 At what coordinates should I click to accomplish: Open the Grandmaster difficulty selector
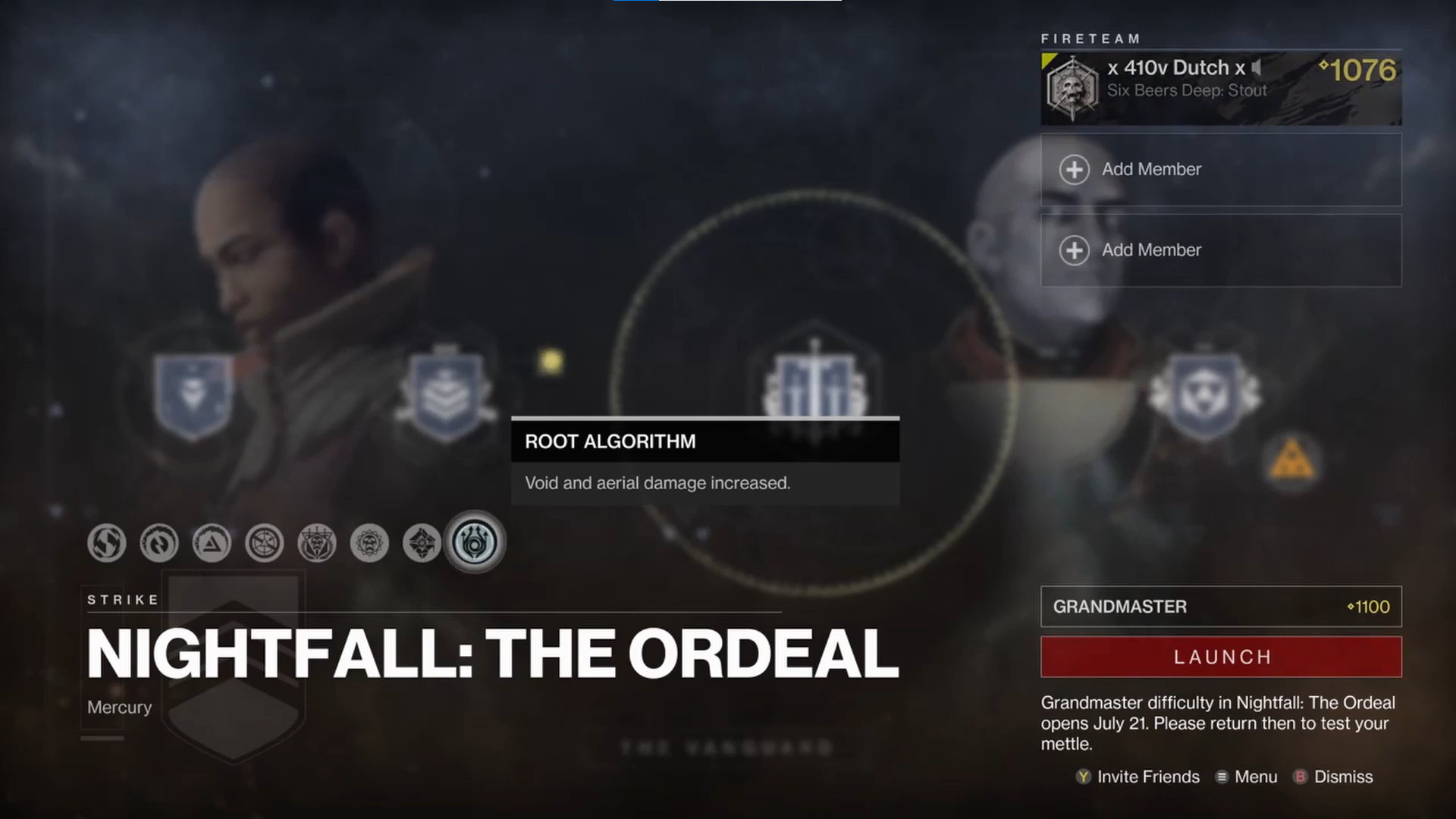click(1221, 607)
